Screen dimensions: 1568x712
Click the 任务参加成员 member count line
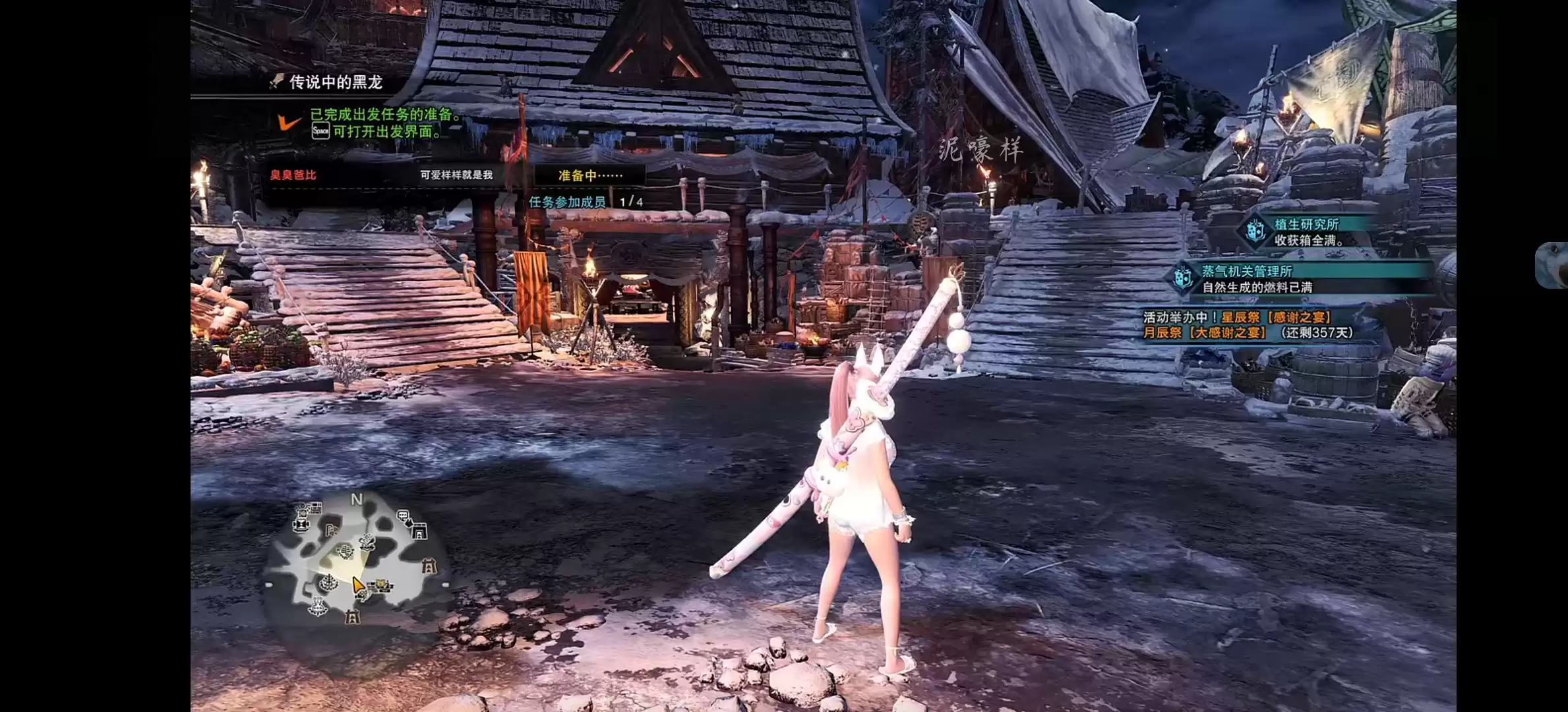[586, 202]
